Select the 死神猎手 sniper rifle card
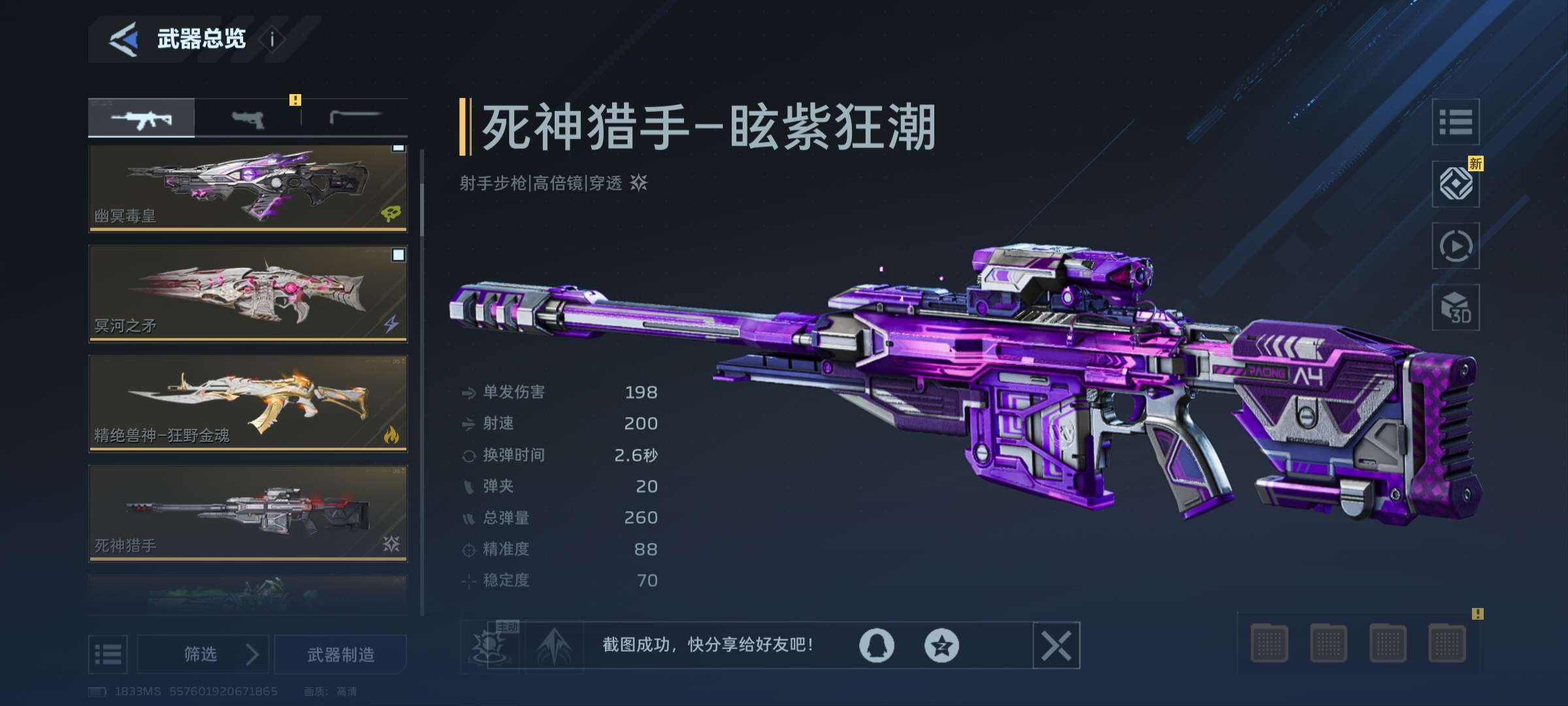Viewport: 1568px width, 706px height. click(248, 513)
